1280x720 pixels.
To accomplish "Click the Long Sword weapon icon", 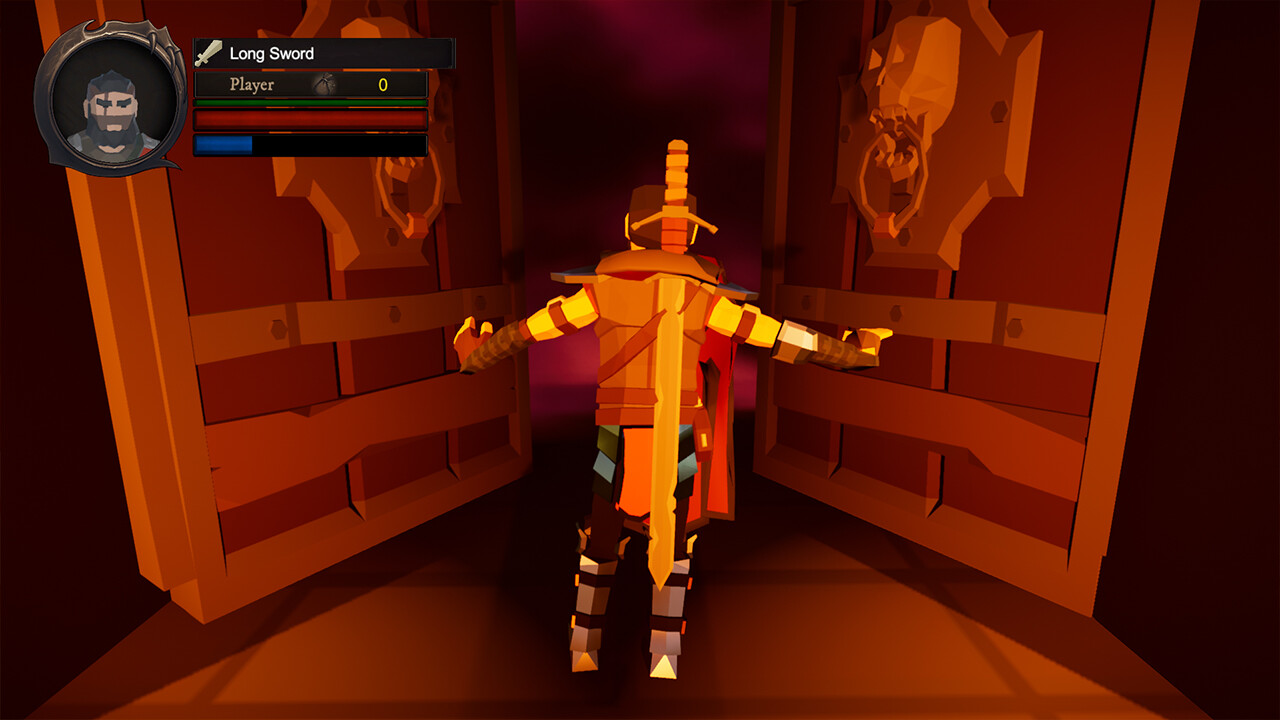I will pos(207,54).
